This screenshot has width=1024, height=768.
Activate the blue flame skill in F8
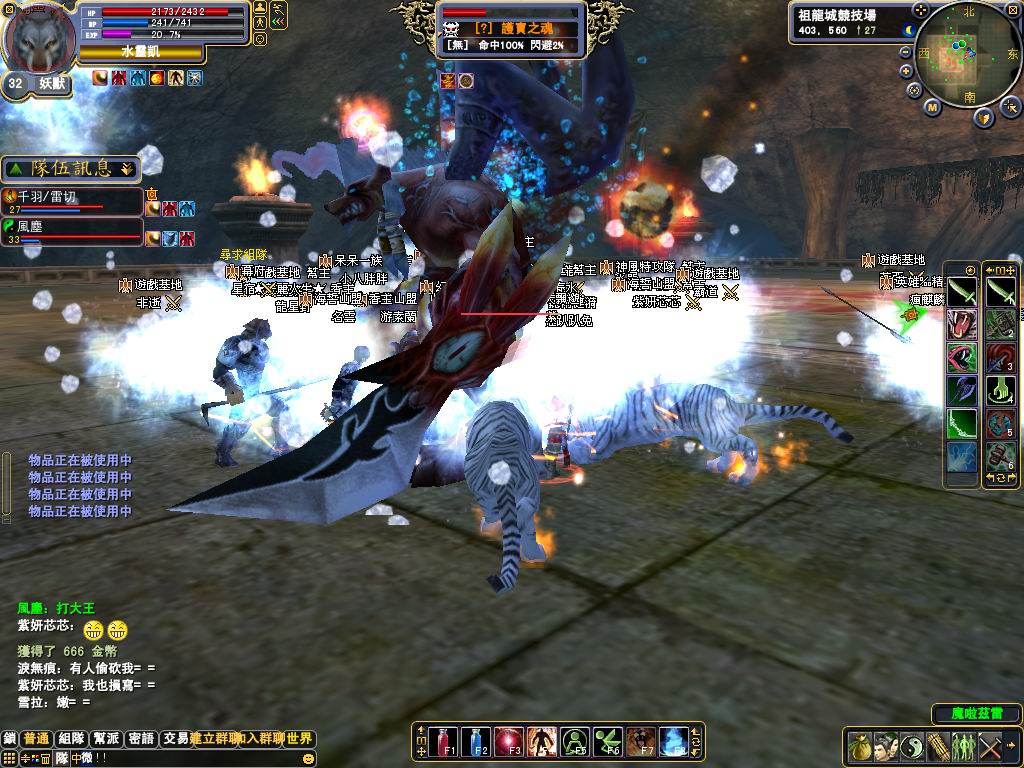(674, 741)
